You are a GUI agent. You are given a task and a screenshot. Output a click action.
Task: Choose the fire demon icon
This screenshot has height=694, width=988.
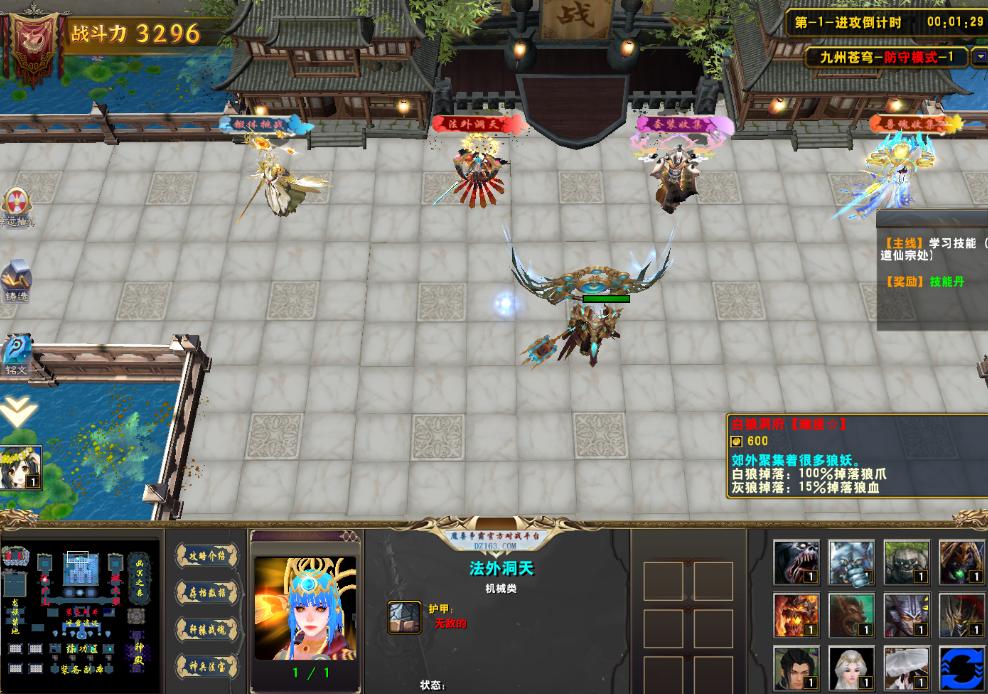[795, 616]
